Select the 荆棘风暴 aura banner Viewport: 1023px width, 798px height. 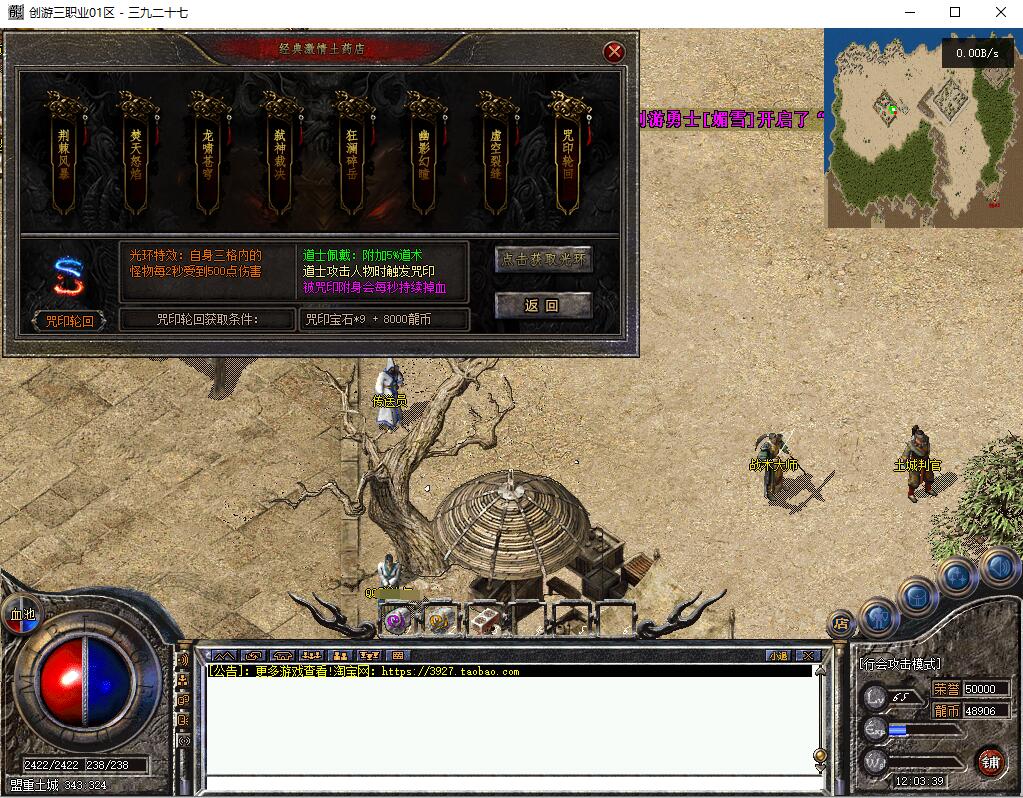[65, 155]
